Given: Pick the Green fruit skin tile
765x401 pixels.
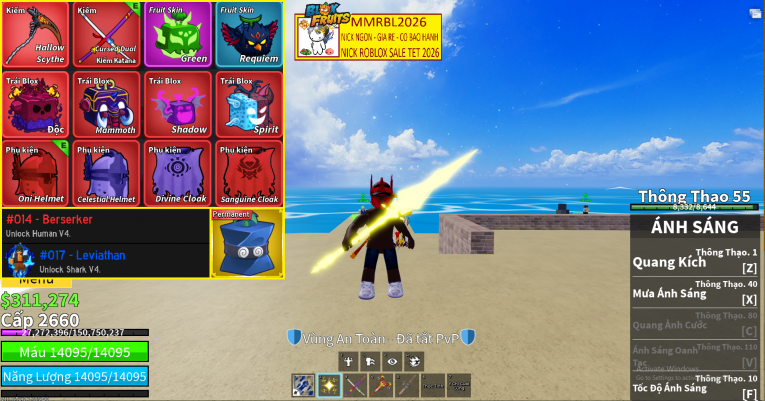Looking at the screenshot, I should (177, 35).
